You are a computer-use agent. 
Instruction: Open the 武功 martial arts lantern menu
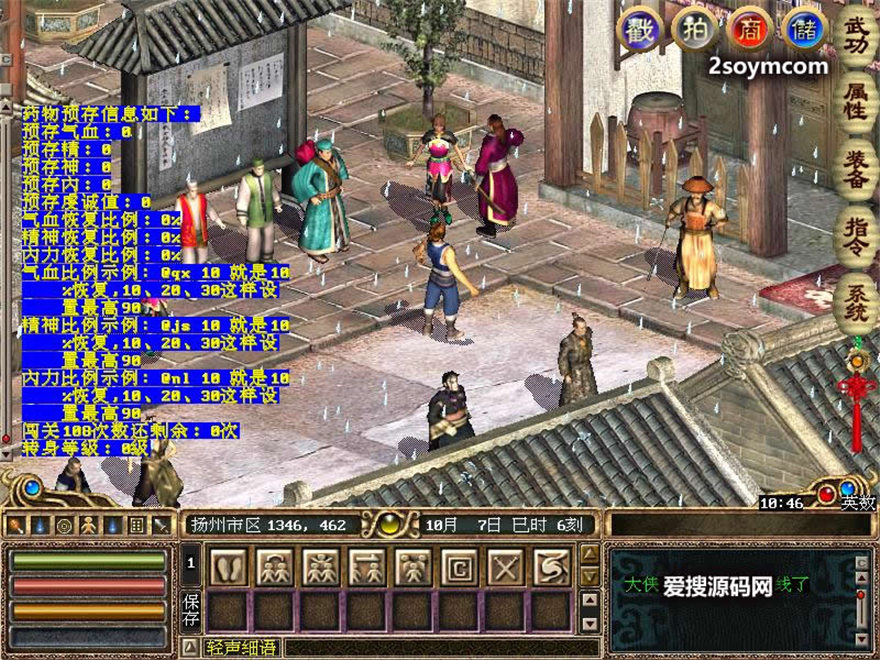pos(856,36)
